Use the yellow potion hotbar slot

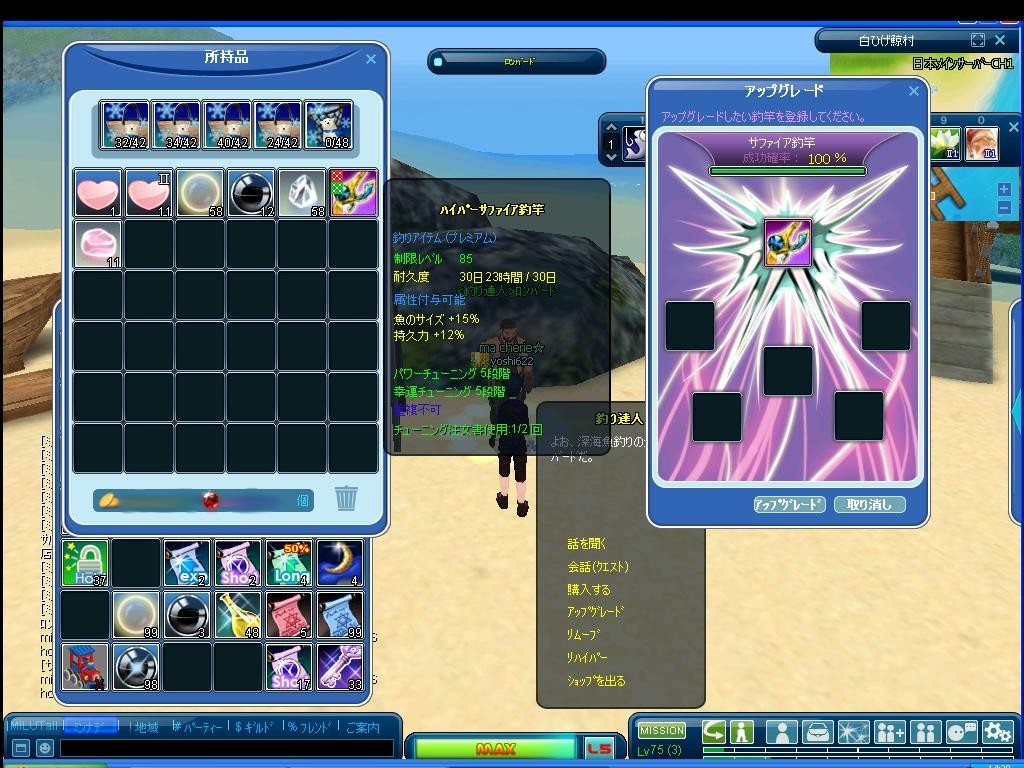tap(238, 615)
